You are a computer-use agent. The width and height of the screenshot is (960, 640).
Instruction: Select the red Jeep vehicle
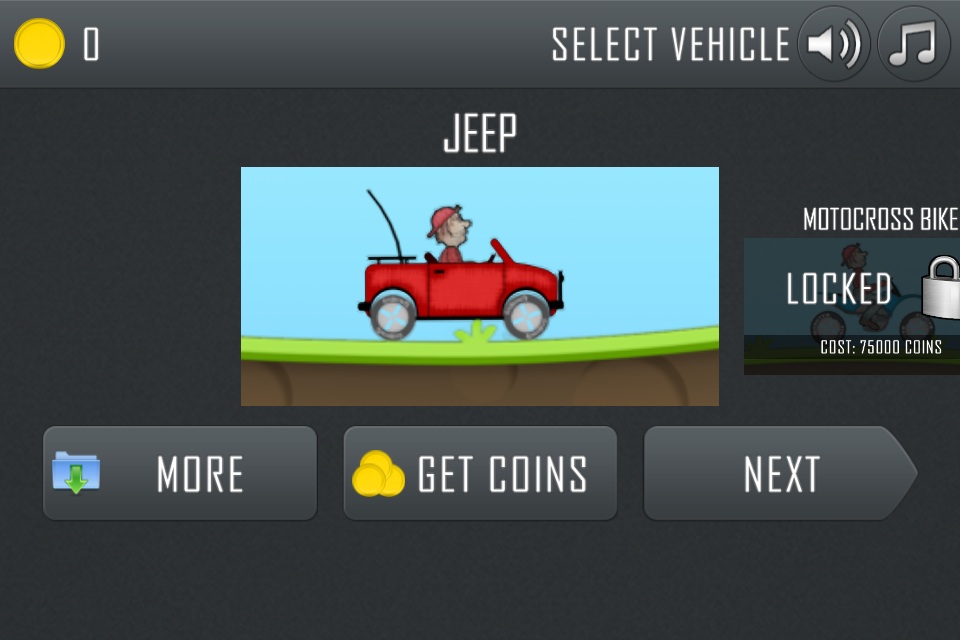[x=480, y=286]
